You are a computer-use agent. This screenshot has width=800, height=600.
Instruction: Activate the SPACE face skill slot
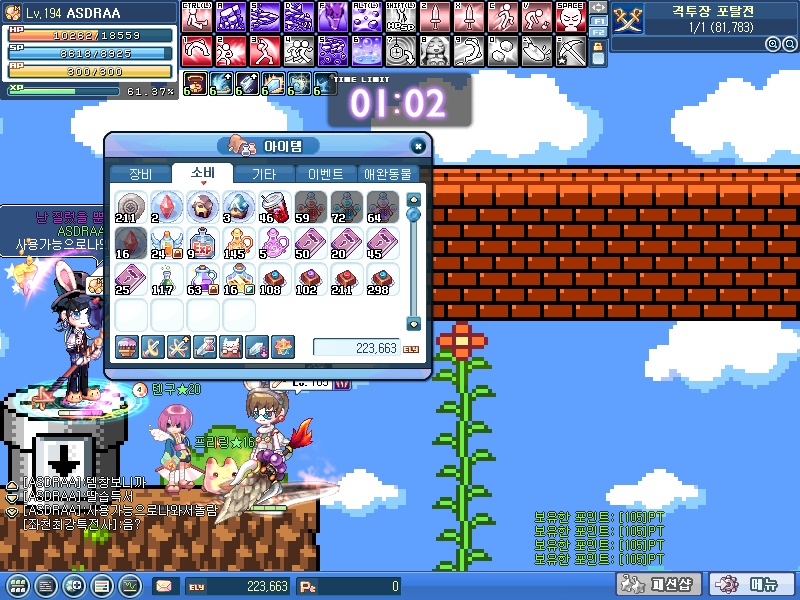point(570,17)
